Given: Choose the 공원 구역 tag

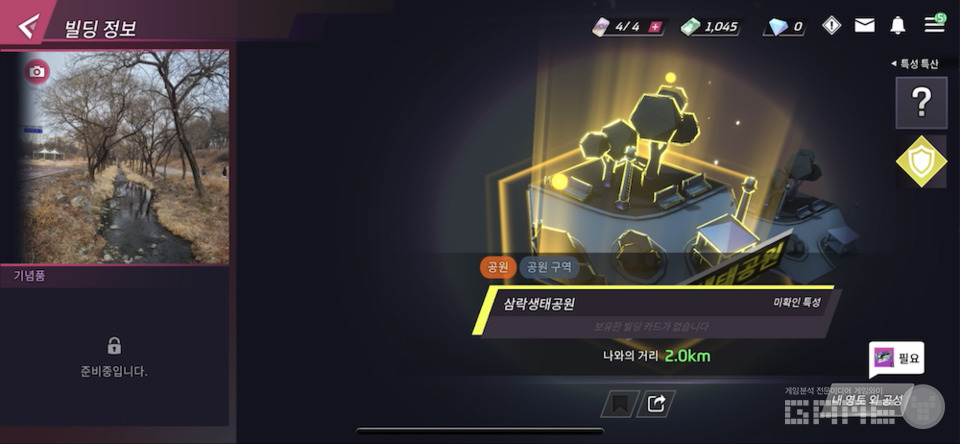Looking at the screenshot, I should 549,268.
